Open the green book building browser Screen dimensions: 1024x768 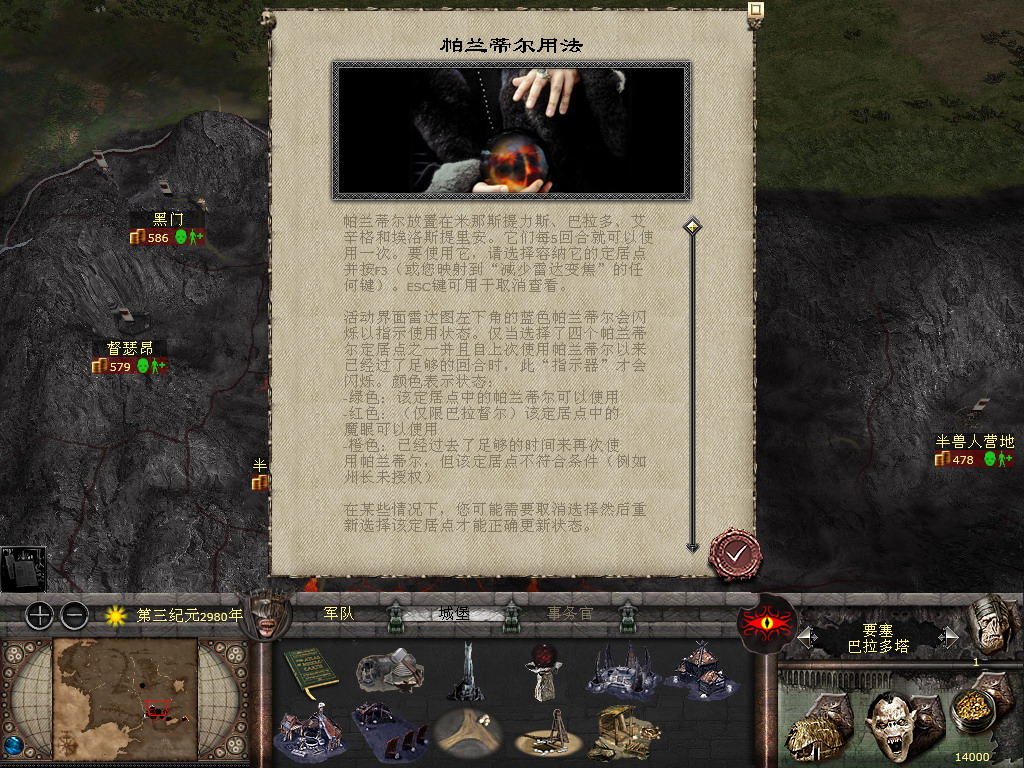[x=312, y=672]
